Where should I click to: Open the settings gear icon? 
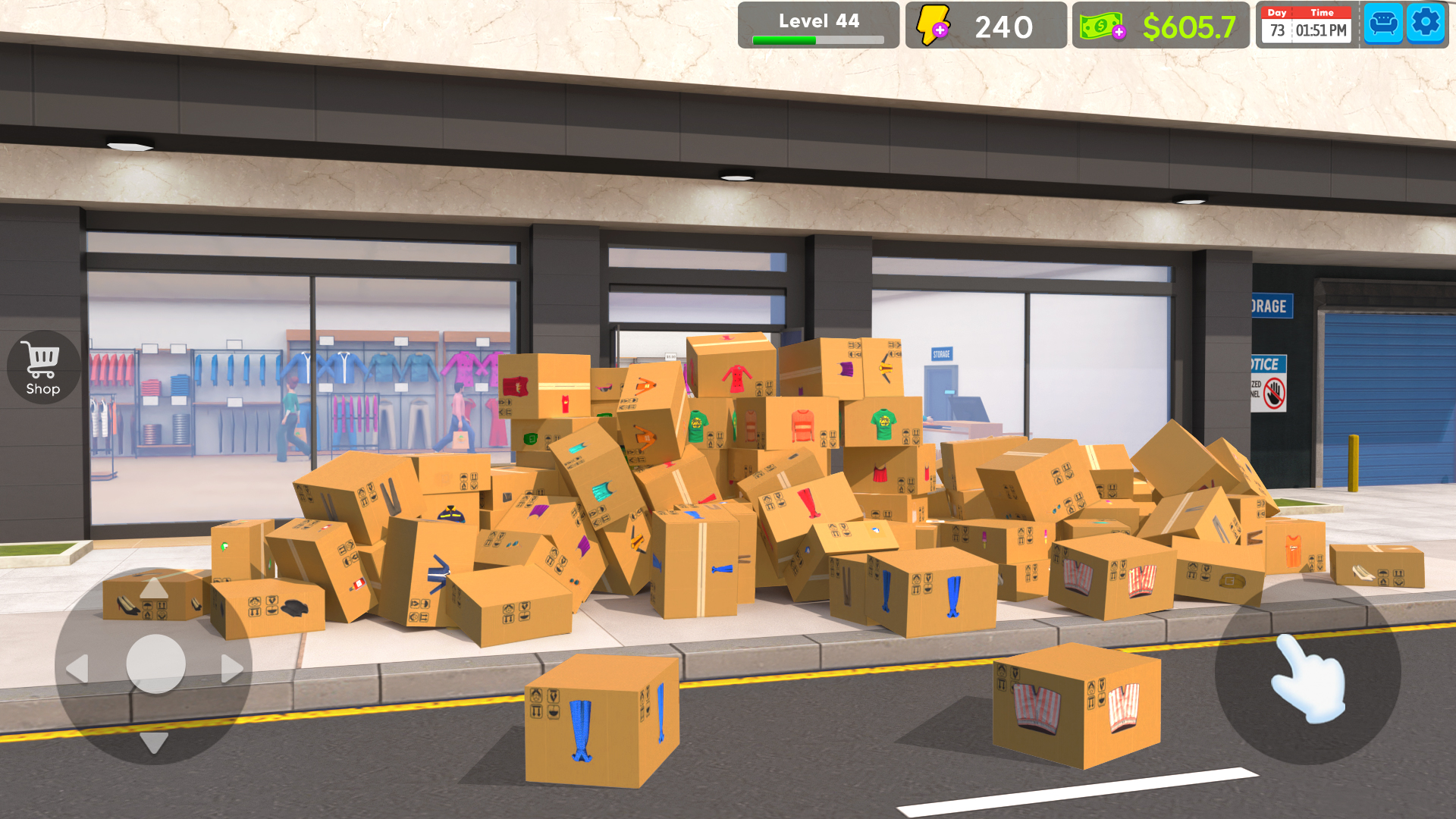coord(1426,23)
